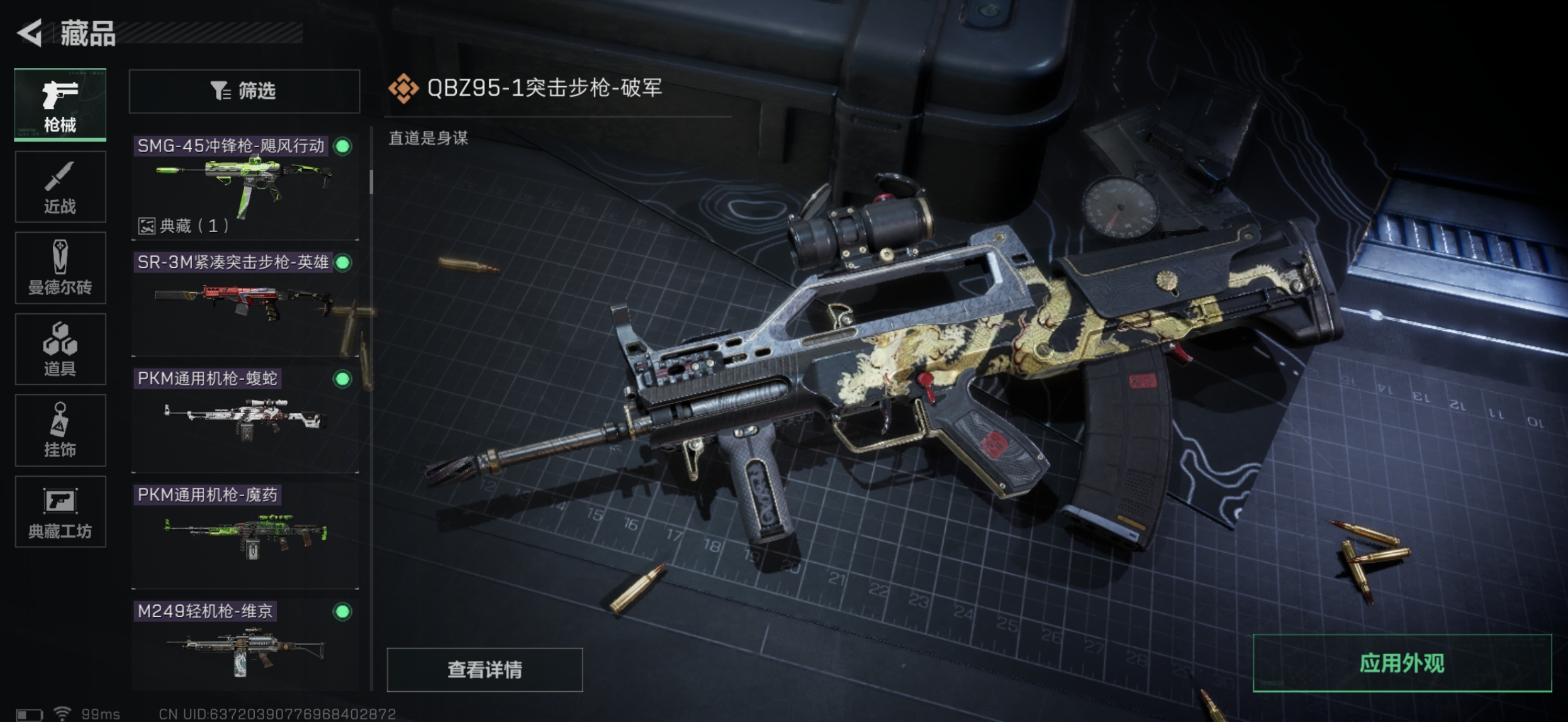The width and height of the screenshot is (1568, 722).
Task: Switch to the 挂饰 charms tab
Action: point(60,430)
